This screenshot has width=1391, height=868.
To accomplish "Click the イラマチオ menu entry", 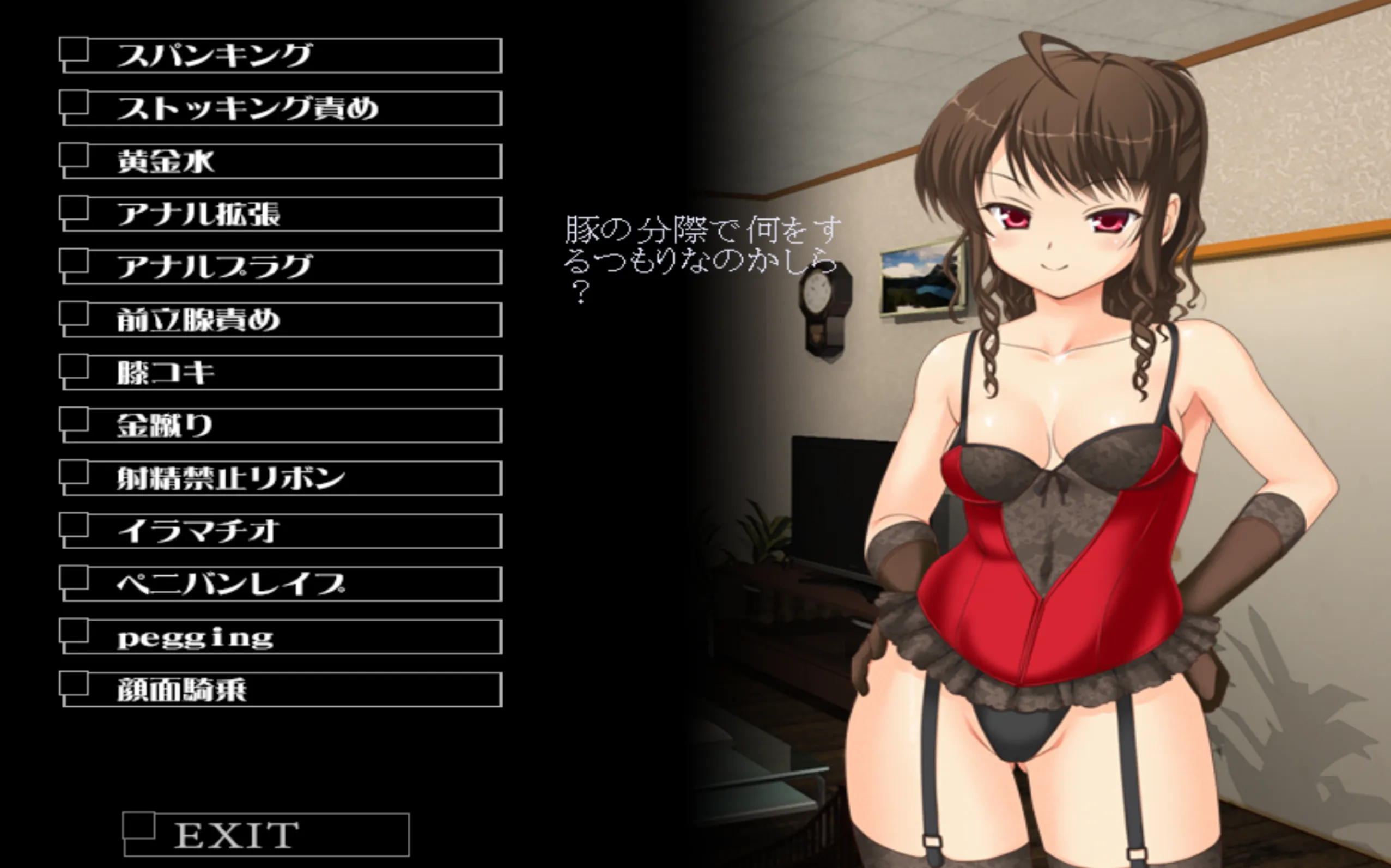I will (x=281, y=531).
